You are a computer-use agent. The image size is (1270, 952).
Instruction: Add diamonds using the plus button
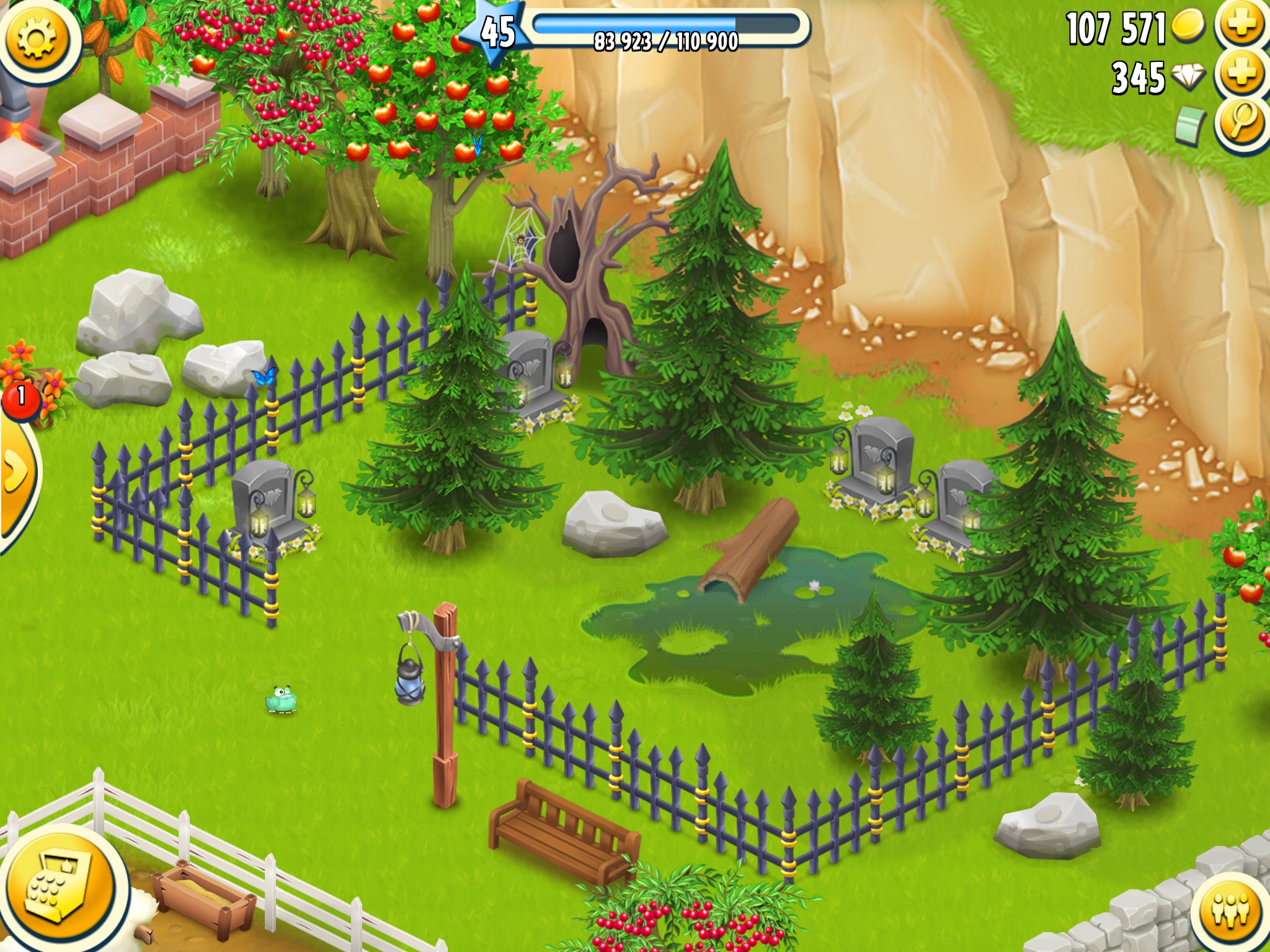(x=1241, y=74)
